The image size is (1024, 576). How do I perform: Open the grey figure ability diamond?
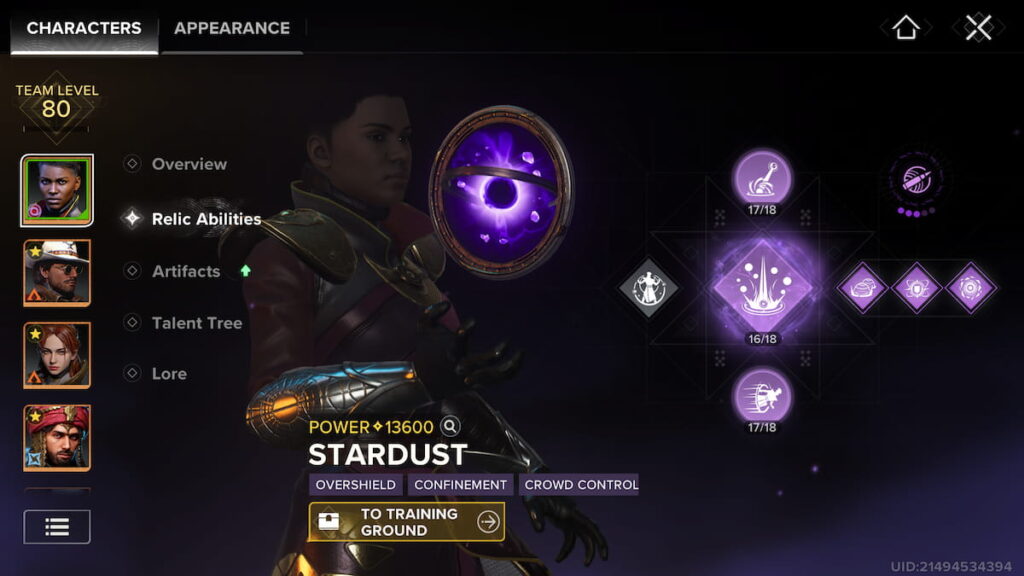pyautogui.click(x=648, y=288)
